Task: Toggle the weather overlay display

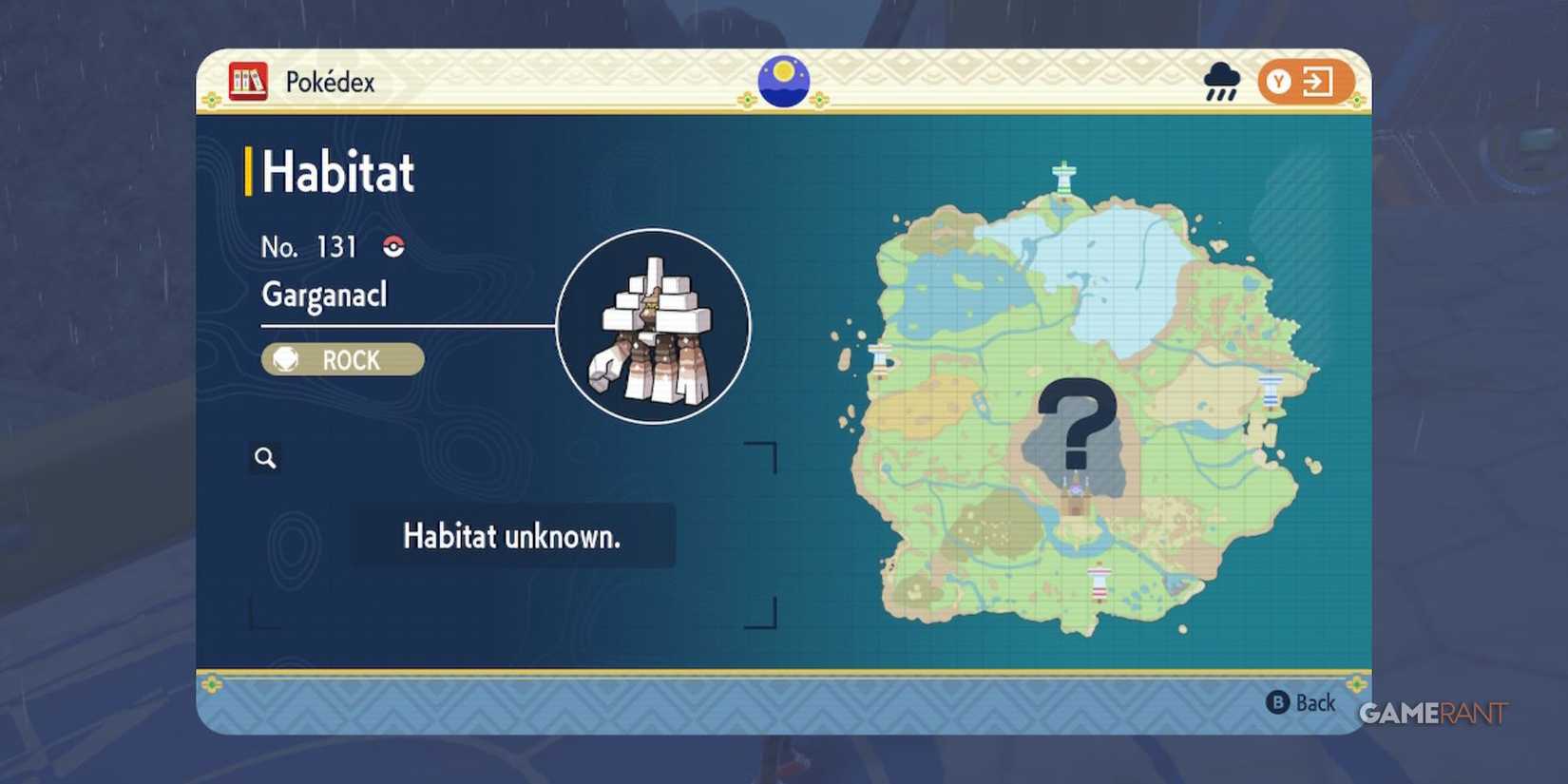Action: coord(1221,84)
